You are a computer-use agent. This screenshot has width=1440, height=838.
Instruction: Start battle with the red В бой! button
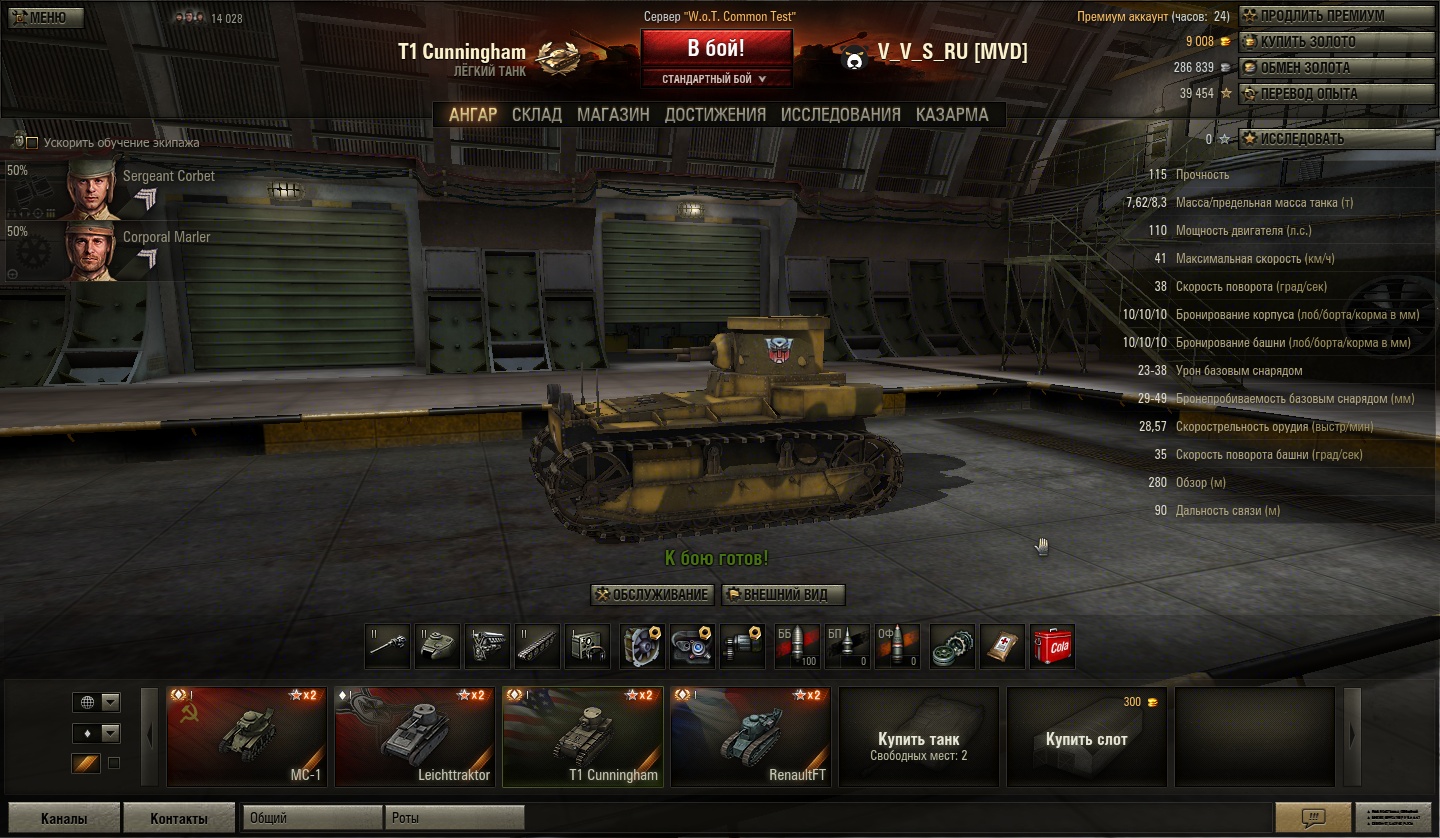[x=716, y=48]
